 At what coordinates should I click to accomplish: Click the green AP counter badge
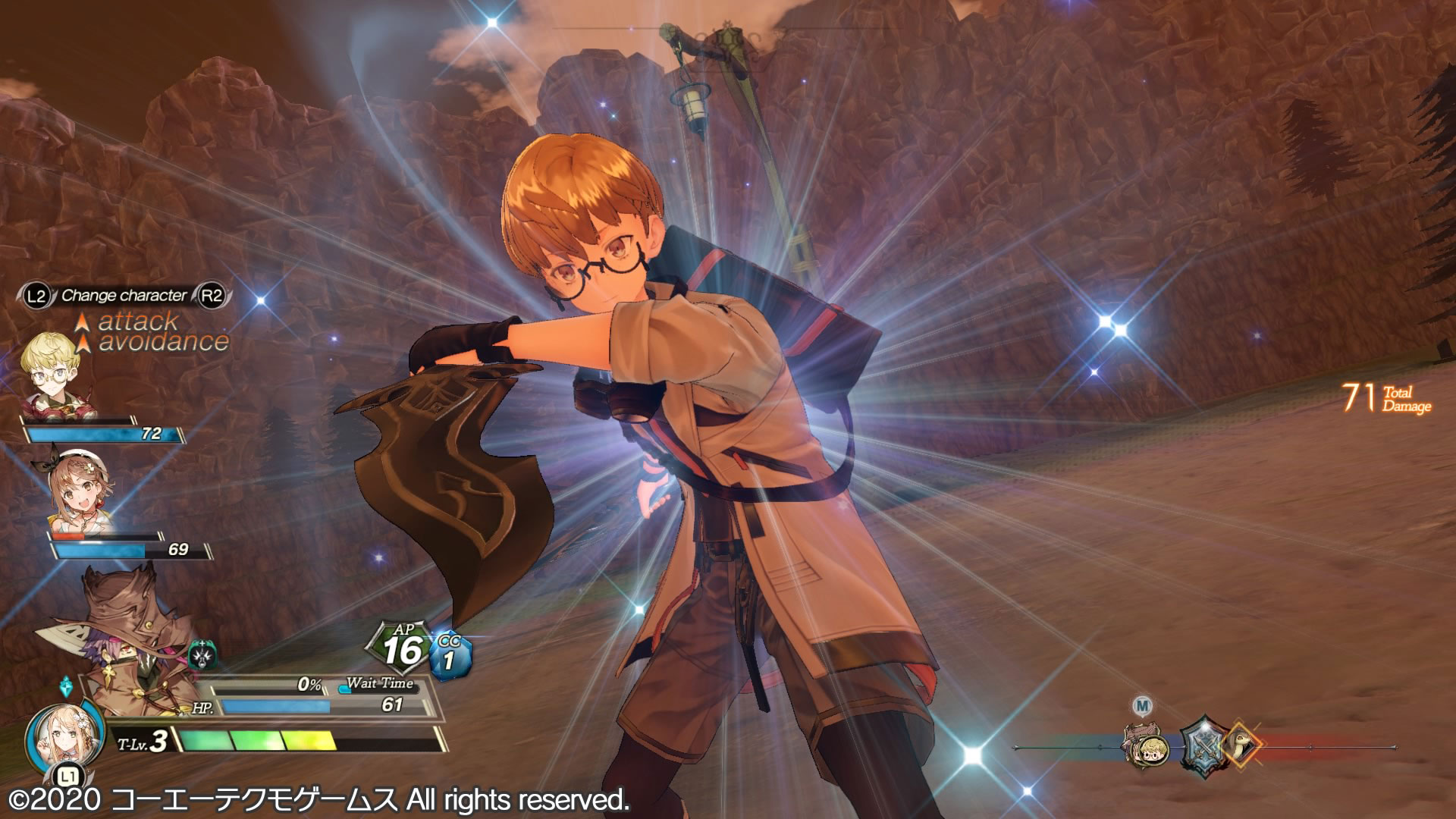[402, 648]
